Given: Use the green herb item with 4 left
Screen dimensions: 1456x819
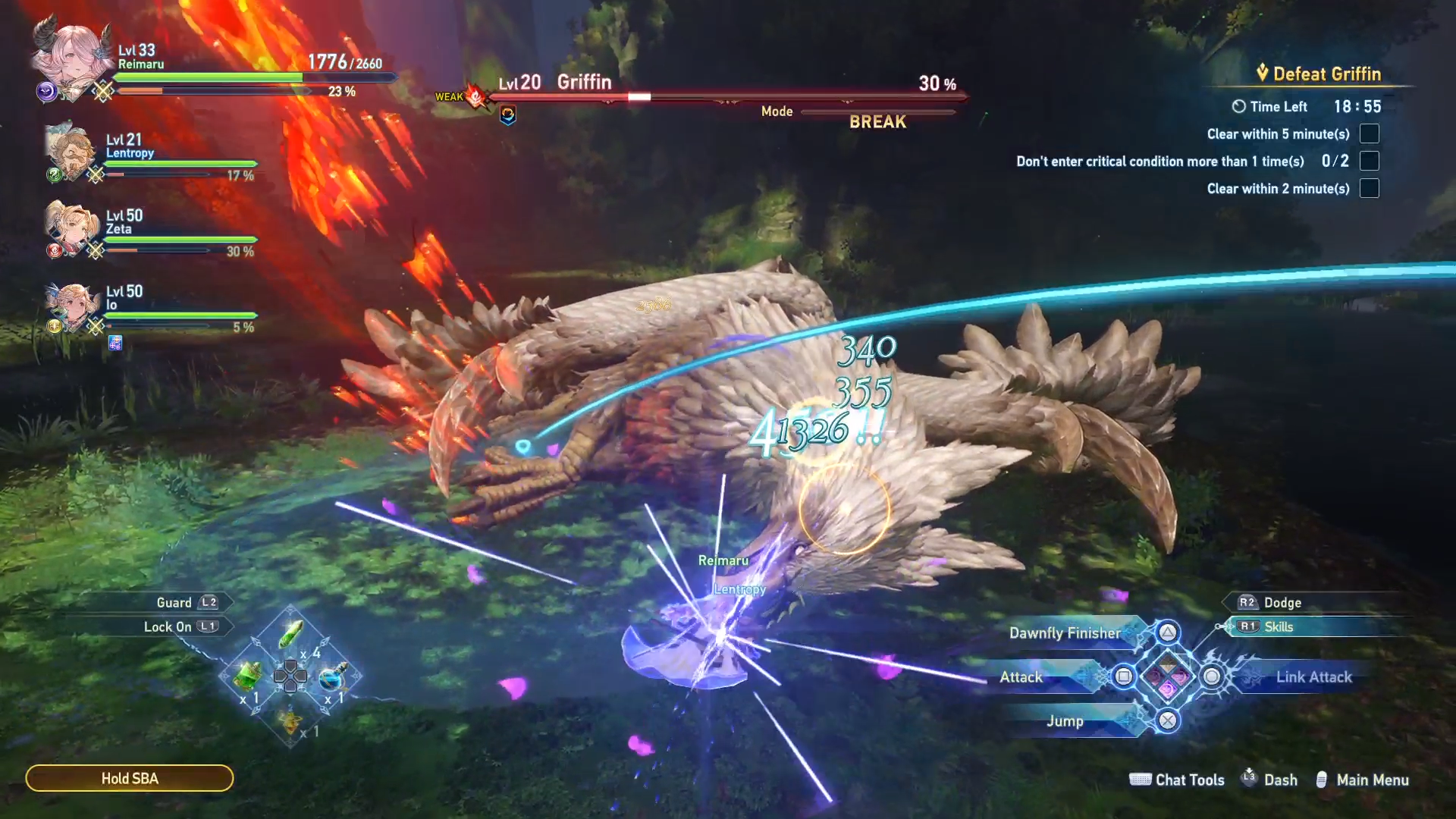Looking at the screenshot, I should (292, 635).
